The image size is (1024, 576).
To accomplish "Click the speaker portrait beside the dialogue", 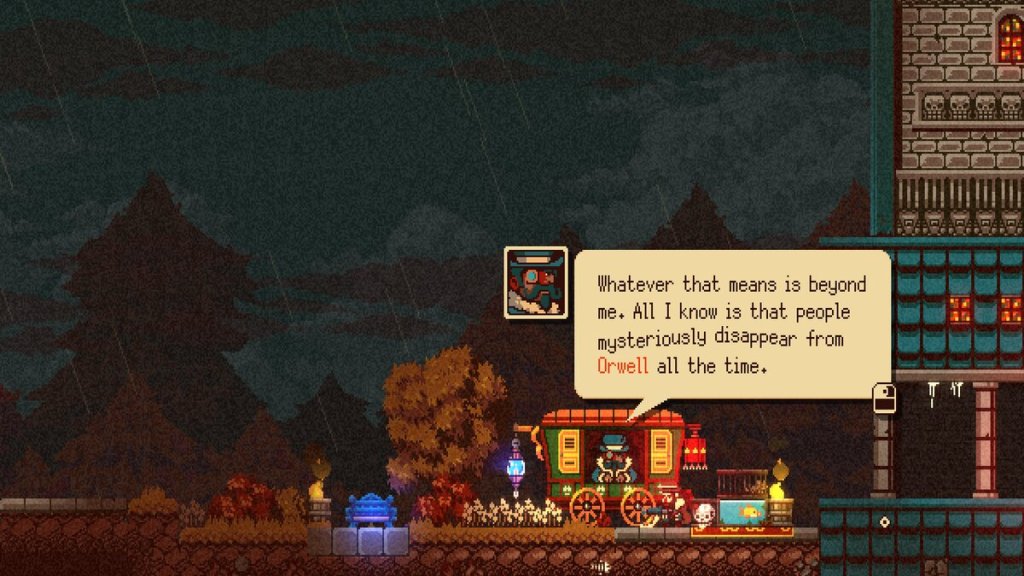I will pos(536,283).
